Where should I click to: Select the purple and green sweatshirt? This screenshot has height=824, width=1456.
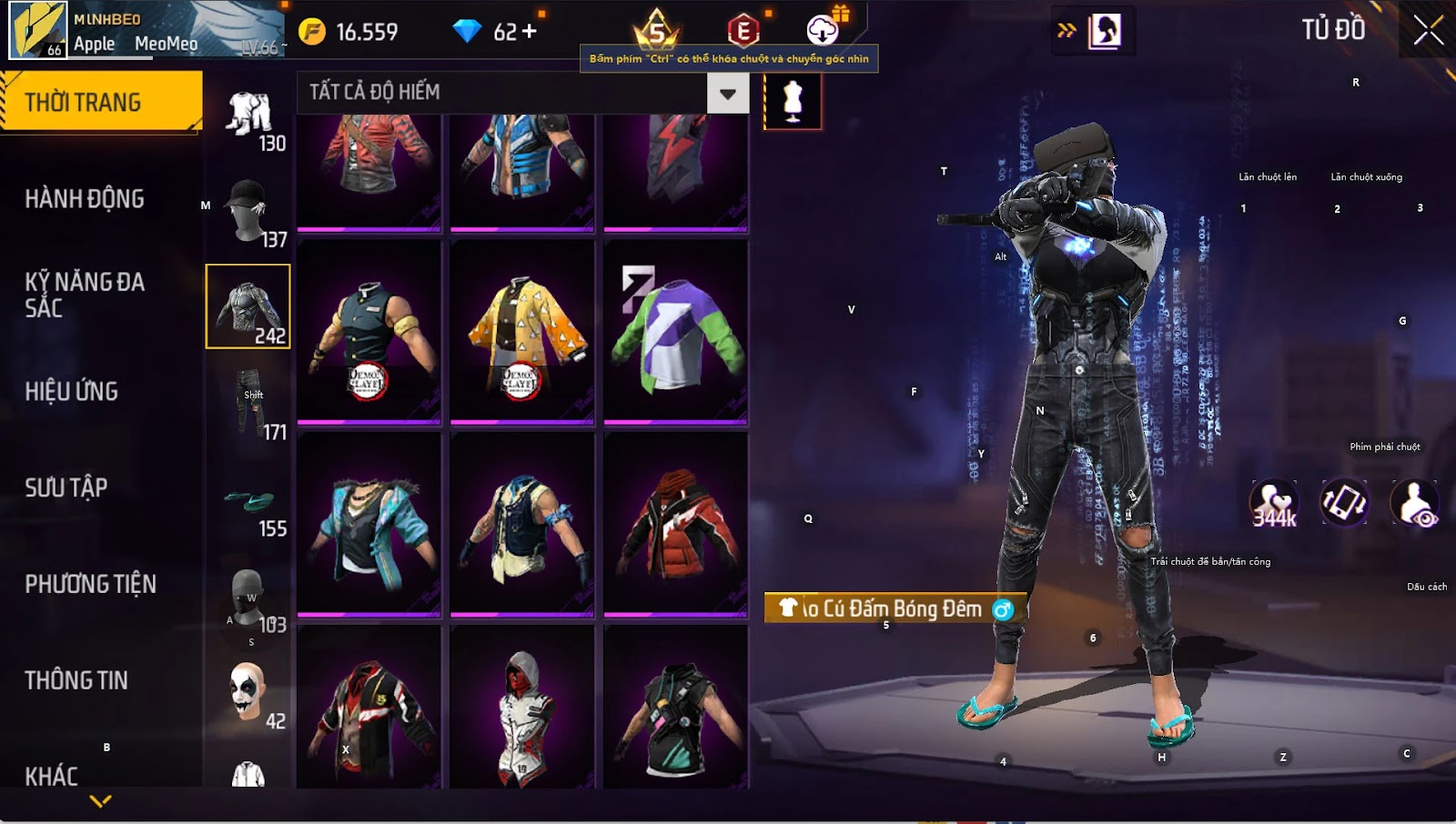tap(675, 331)
